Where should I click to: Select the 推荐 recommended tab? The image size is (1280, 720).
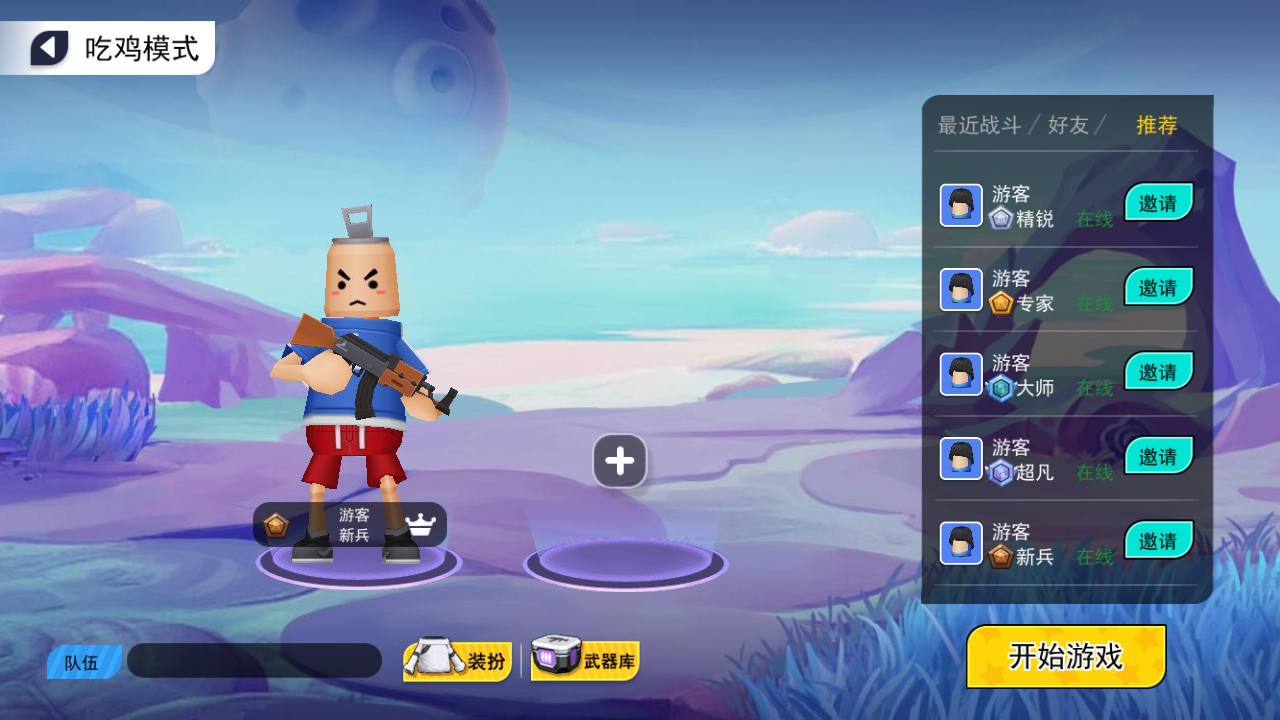(x=1157, y=125)
